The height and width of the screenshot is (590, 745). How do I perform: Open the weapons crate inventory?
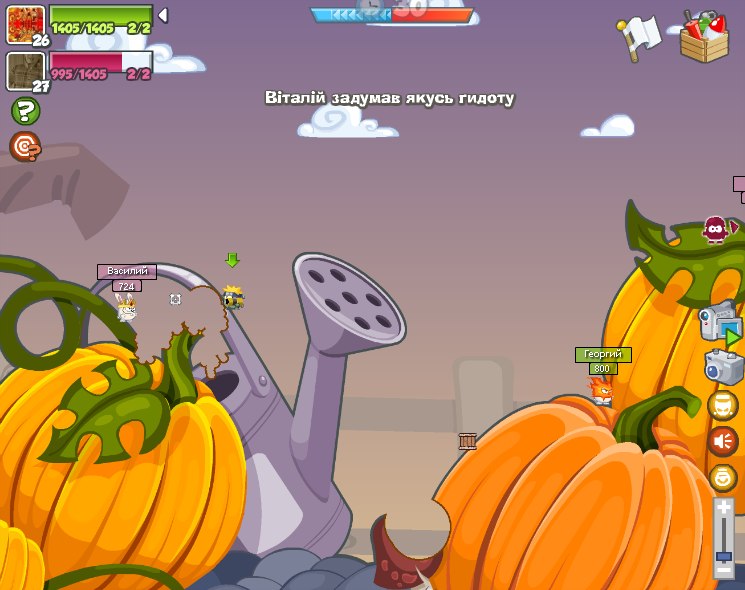[704, 38]
